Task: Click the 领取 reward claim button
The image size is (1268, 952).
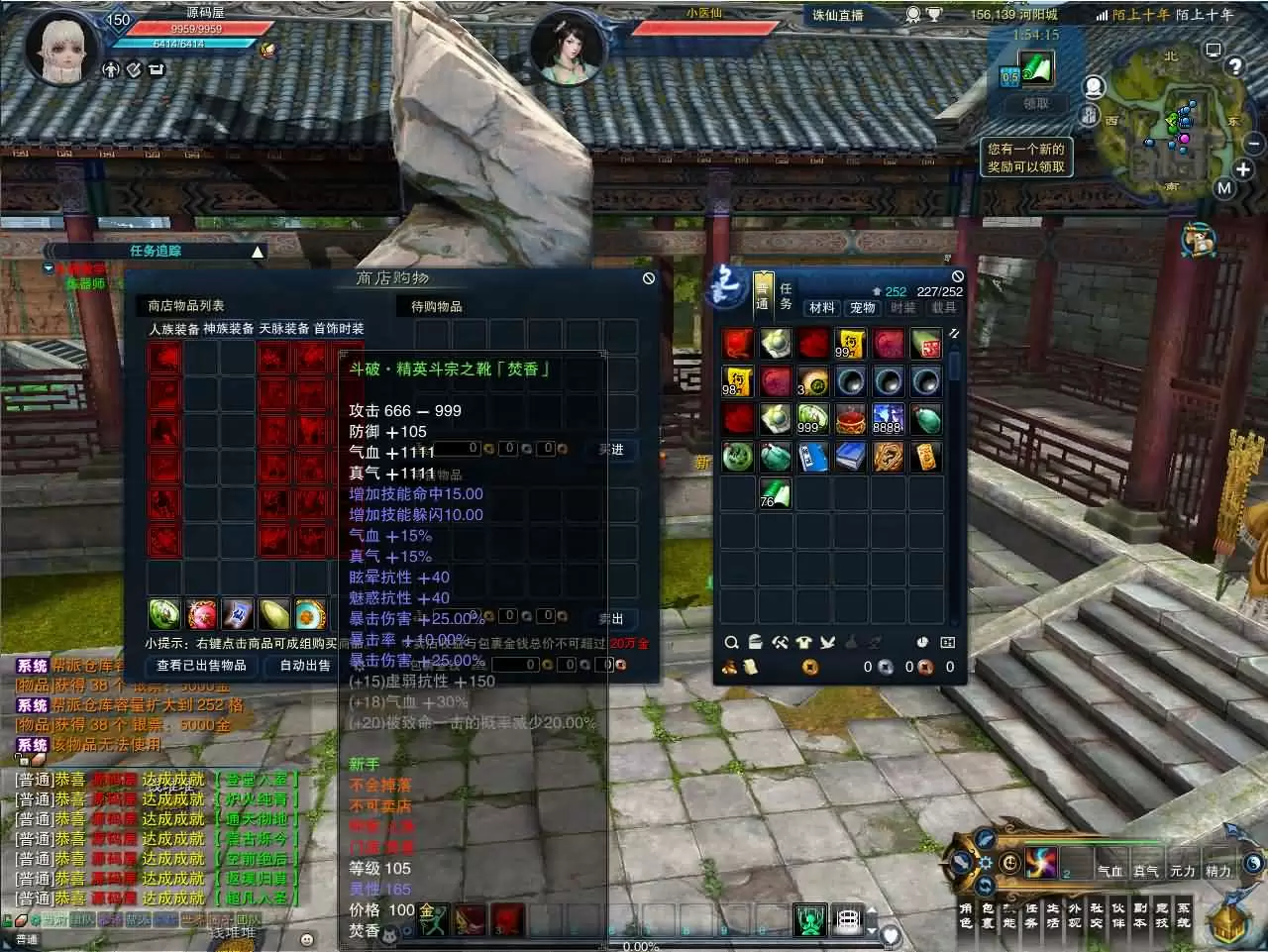Action: 1035,103
